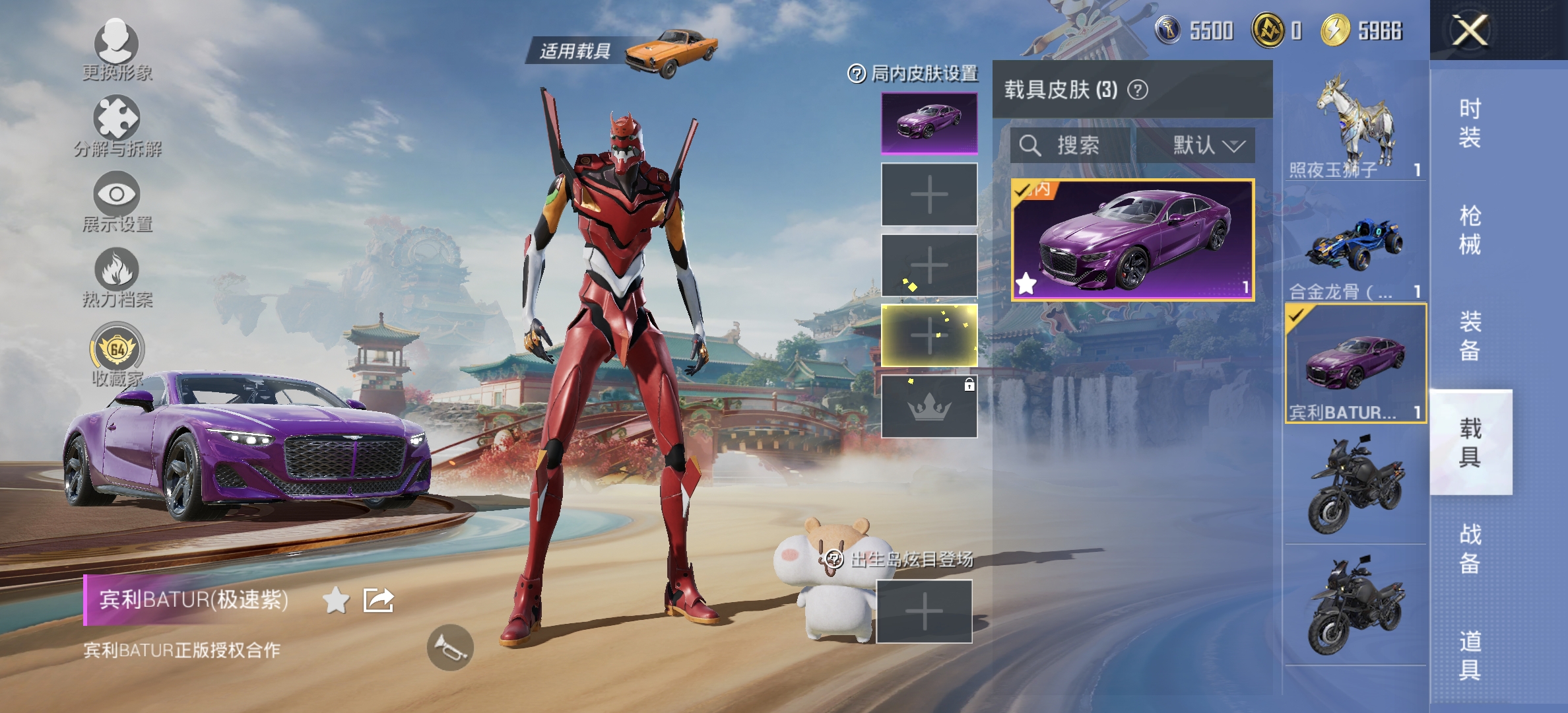
Task: Open the 枪械 firearms tab
Action: click(x=1470, y=230)
